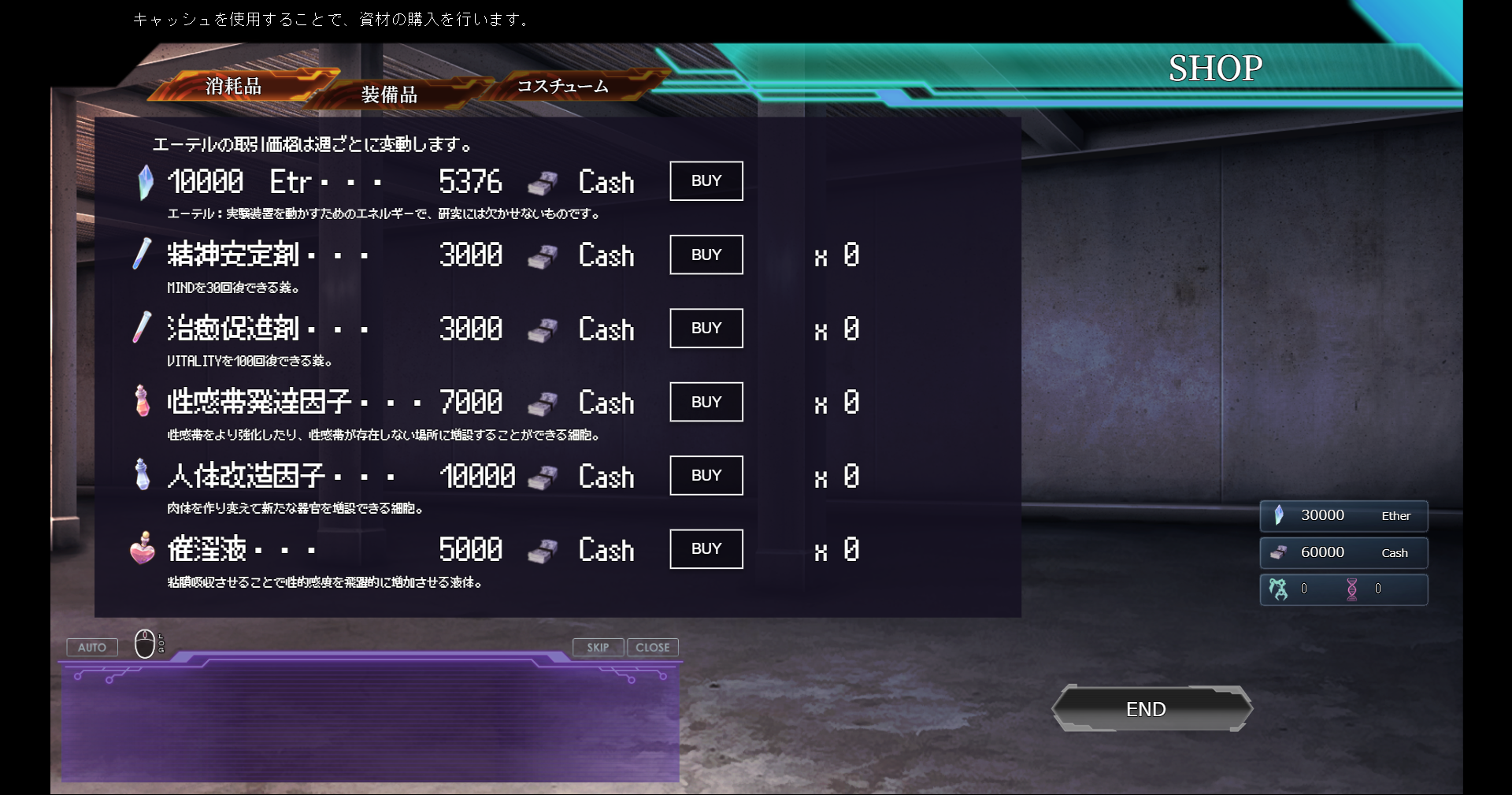The height and width of the screenshot is (795, 1512).
Task: Switch to the 消耗品 tab
Action: pos(234,86)
